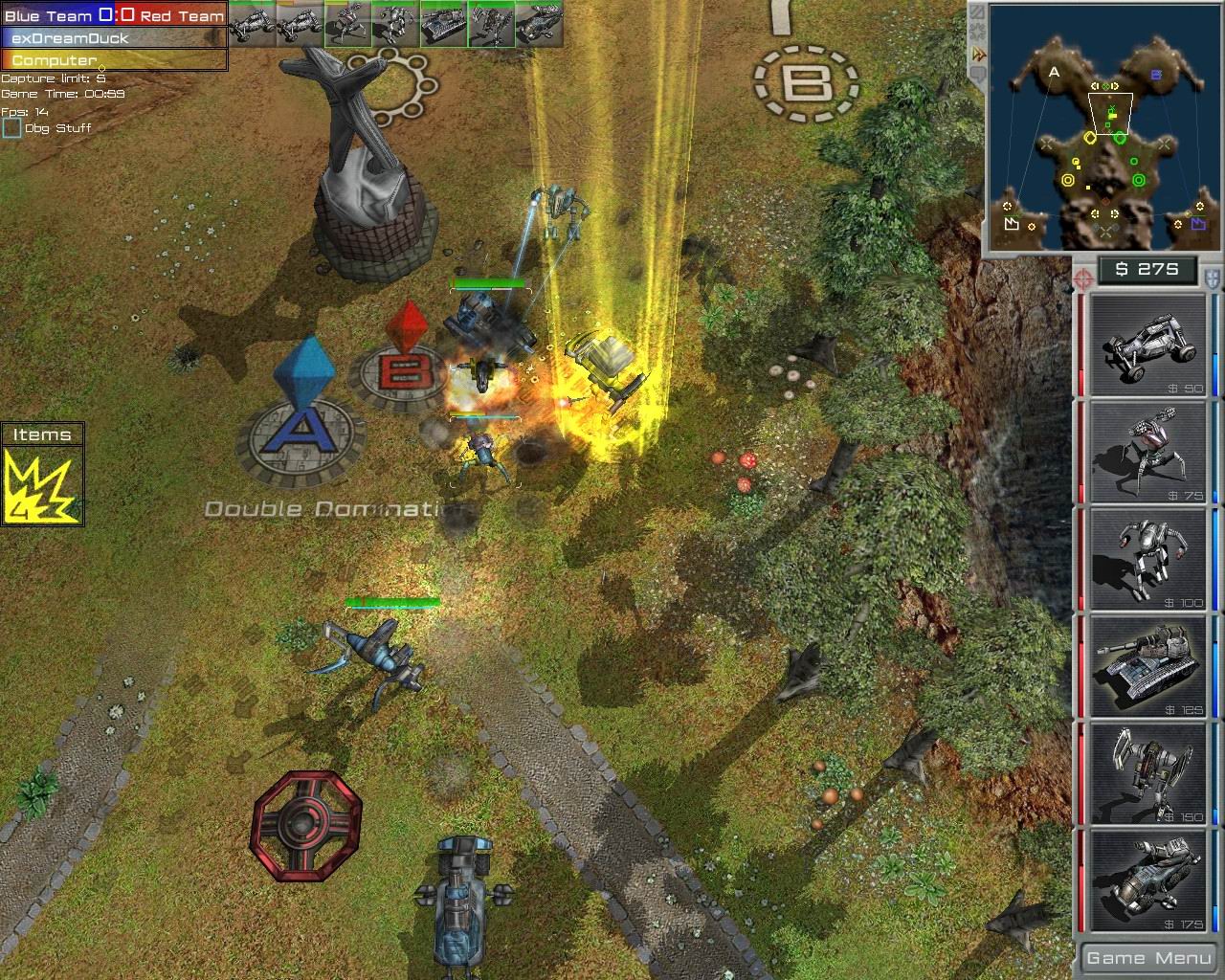Screen dimensions: 1225x980
Task: Open the chat bubble icon beside the minimap
Action: point(978,73)
